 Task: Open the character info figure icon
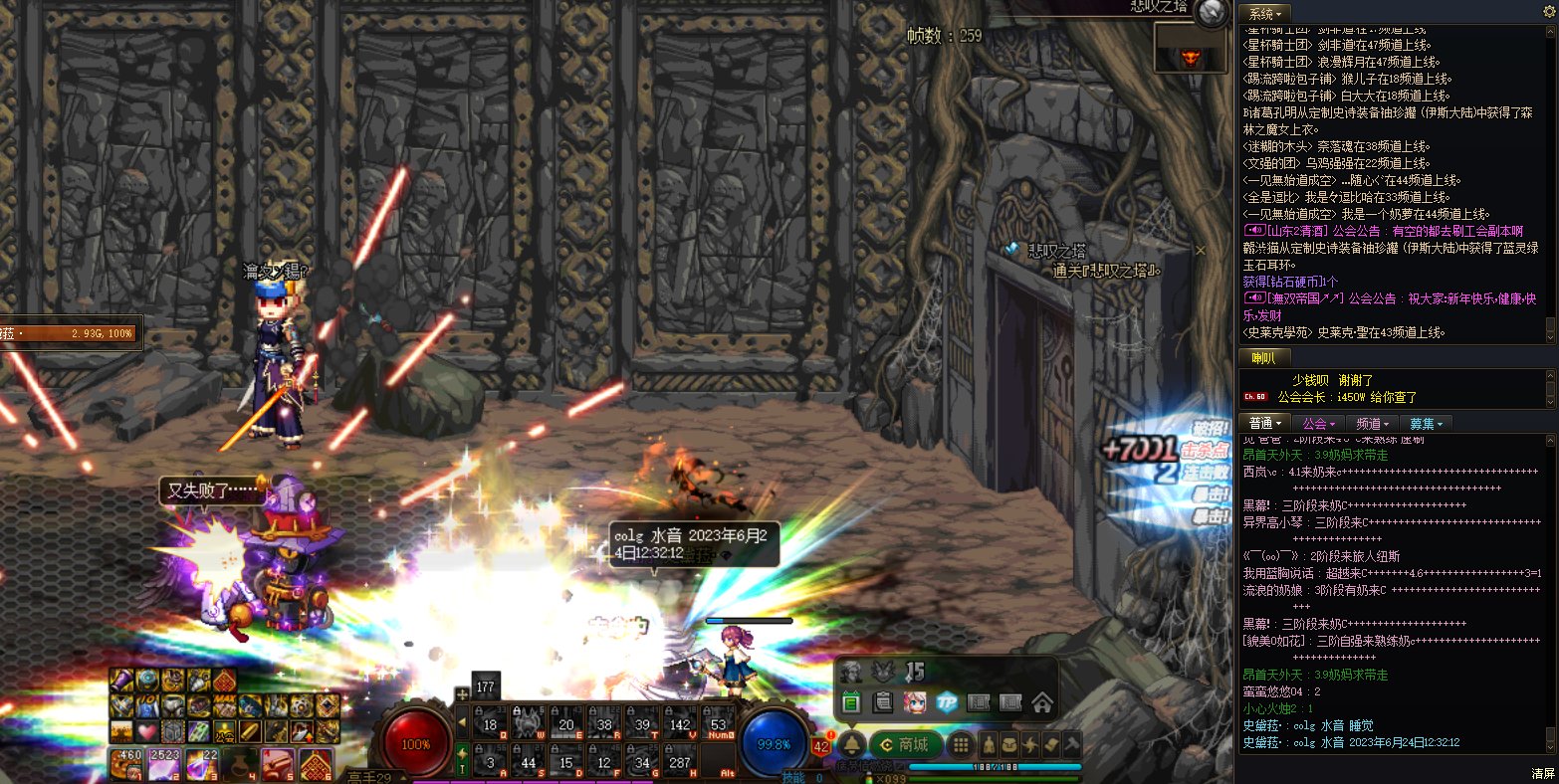(990, 744)
